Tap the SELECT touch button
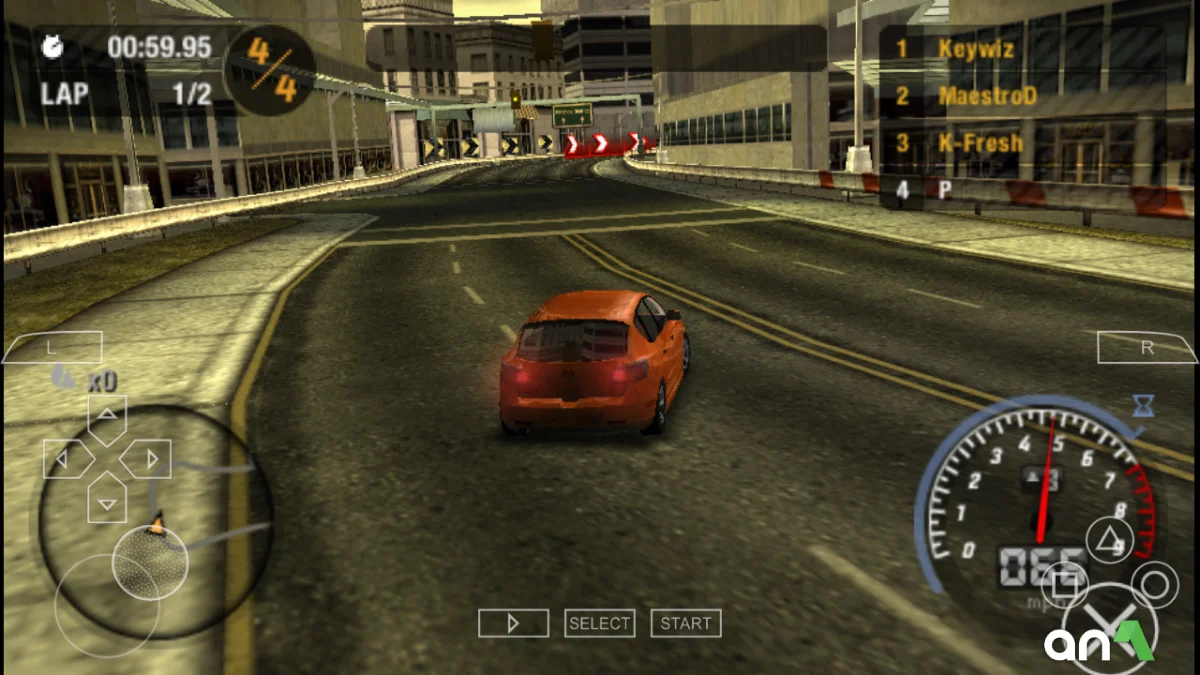The image size is (1200, 675). click(599, 623)
